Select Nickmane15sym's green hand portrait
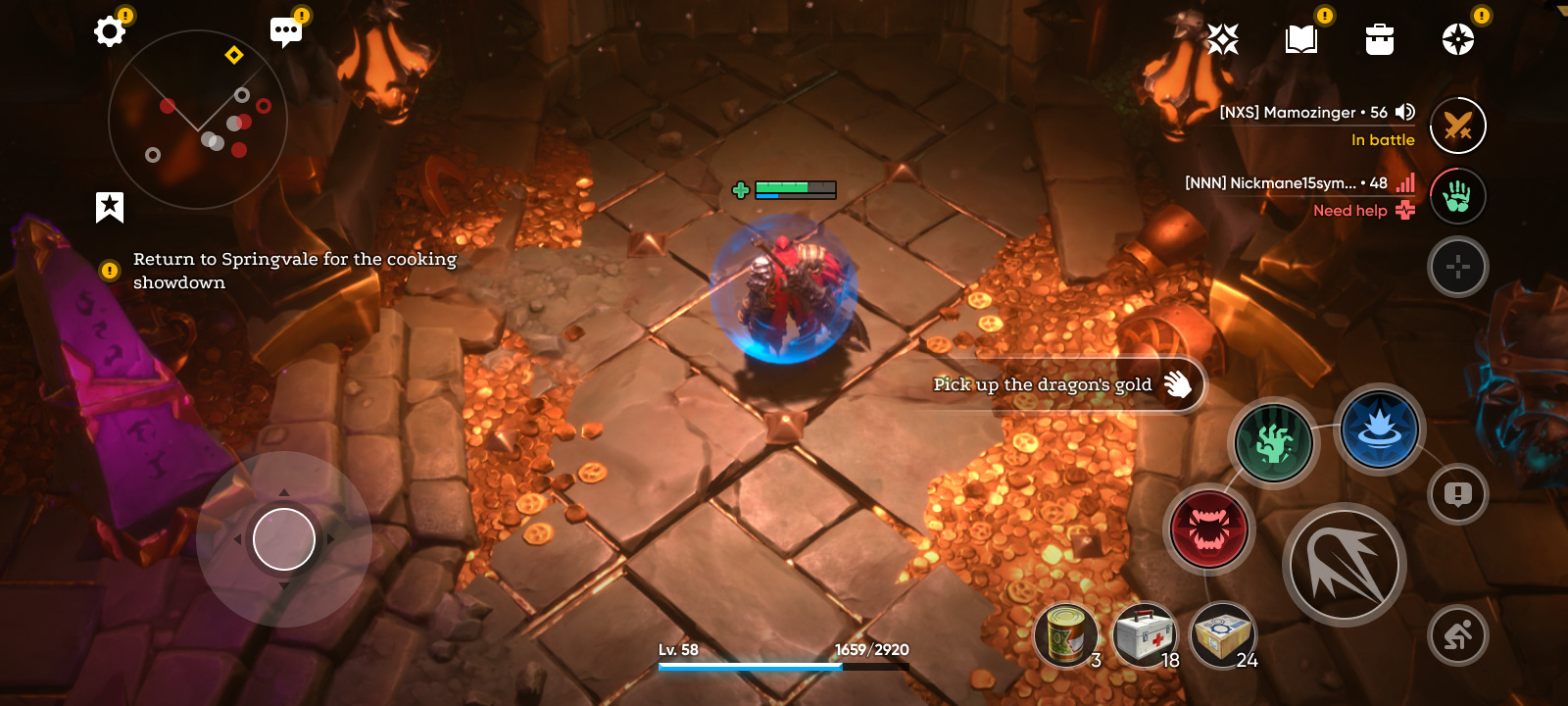Screen dimensions: 1568x706 coord(1458,196)
